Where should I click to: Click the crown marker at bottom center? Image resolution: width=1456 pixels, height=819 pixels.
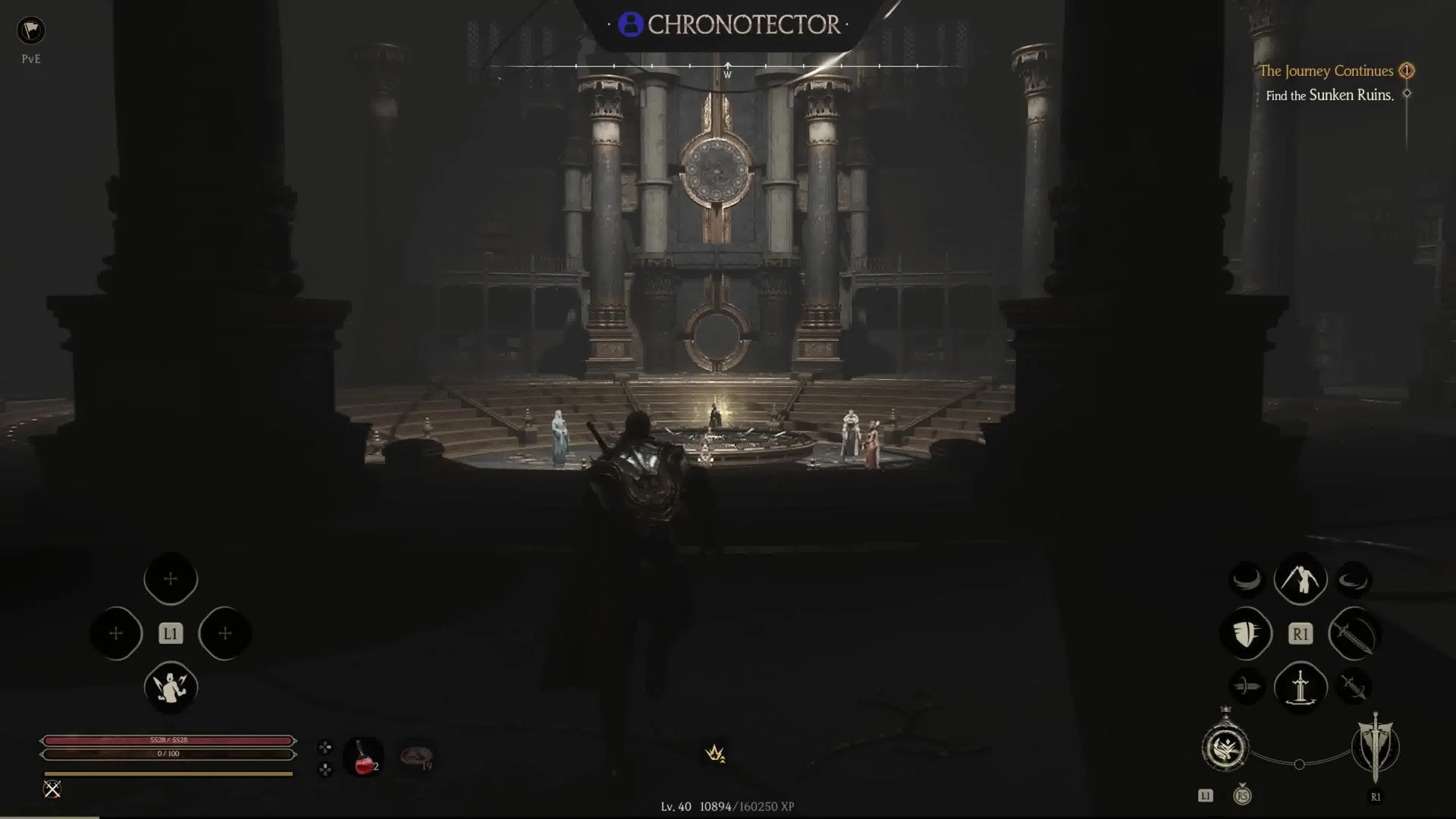[x=715, y=753]
